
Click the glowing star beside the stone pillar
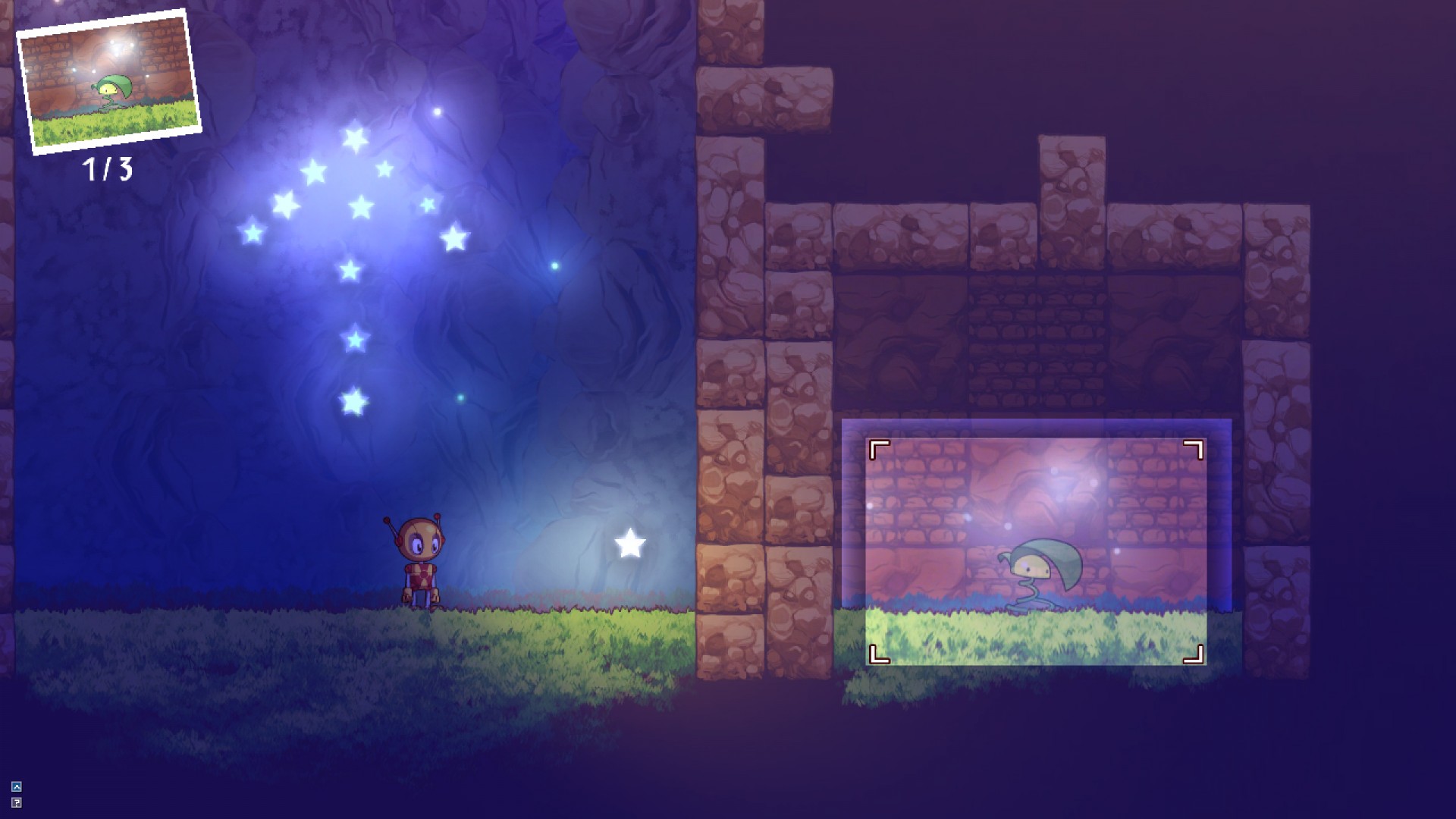point(629,544)
